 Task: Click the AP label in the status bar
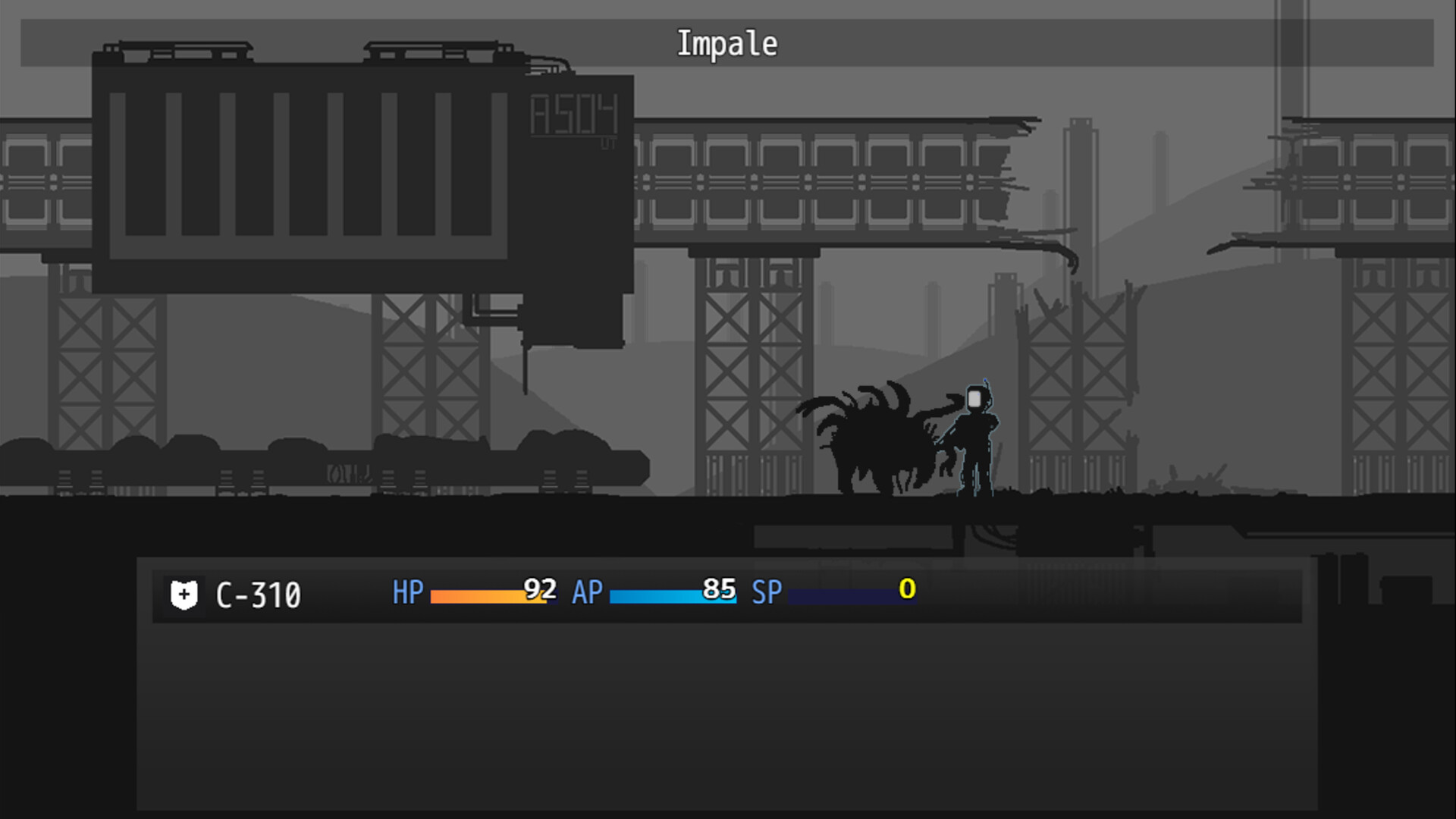[x=587, y=594]
